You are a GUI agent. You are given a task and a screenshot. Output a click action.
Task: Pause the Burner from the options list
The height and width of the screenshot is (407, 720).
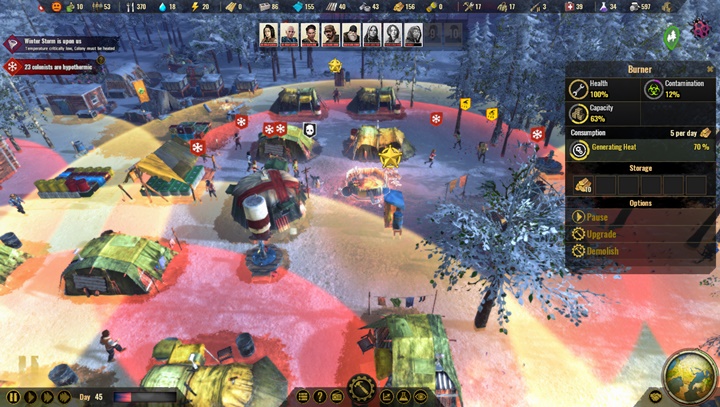[x=596, y=216]
